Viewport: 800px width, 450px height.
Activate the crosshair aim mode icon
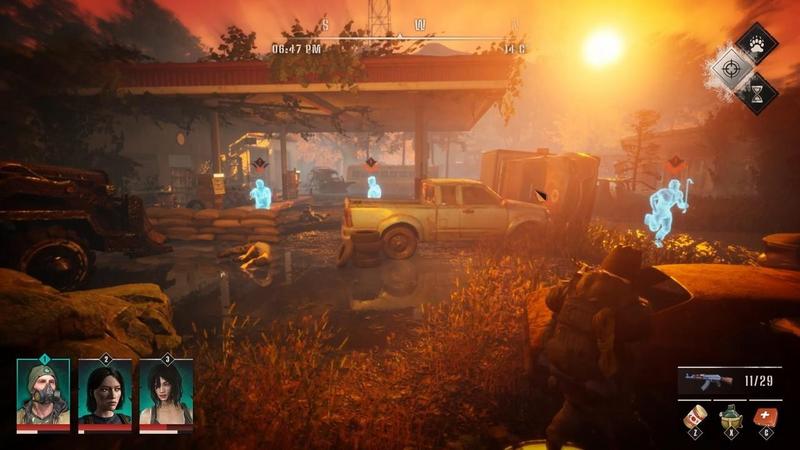click(x=728, y=67)
